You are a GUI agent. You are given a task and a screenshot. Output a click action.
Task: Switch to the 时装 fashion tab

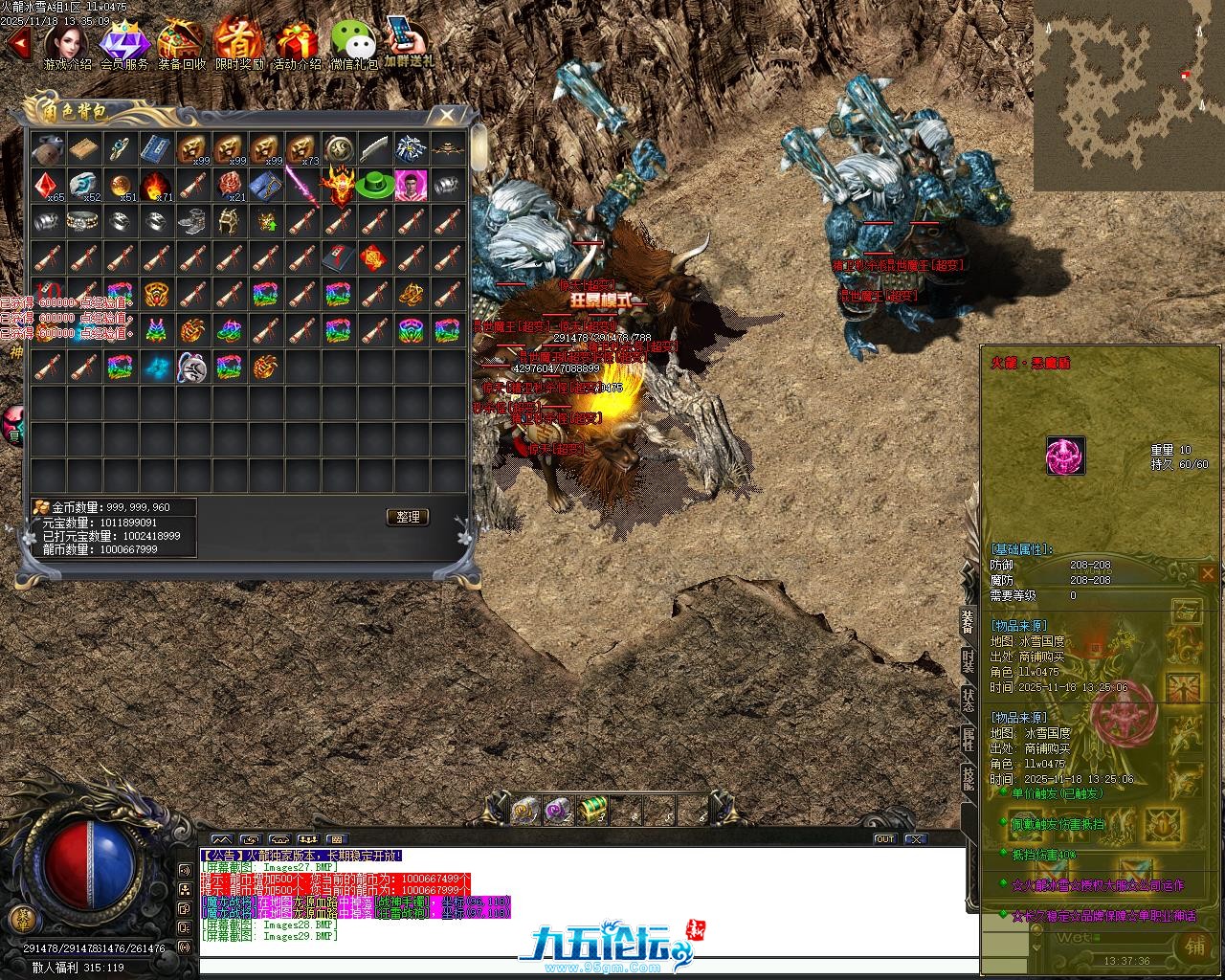tap(968, 660)
